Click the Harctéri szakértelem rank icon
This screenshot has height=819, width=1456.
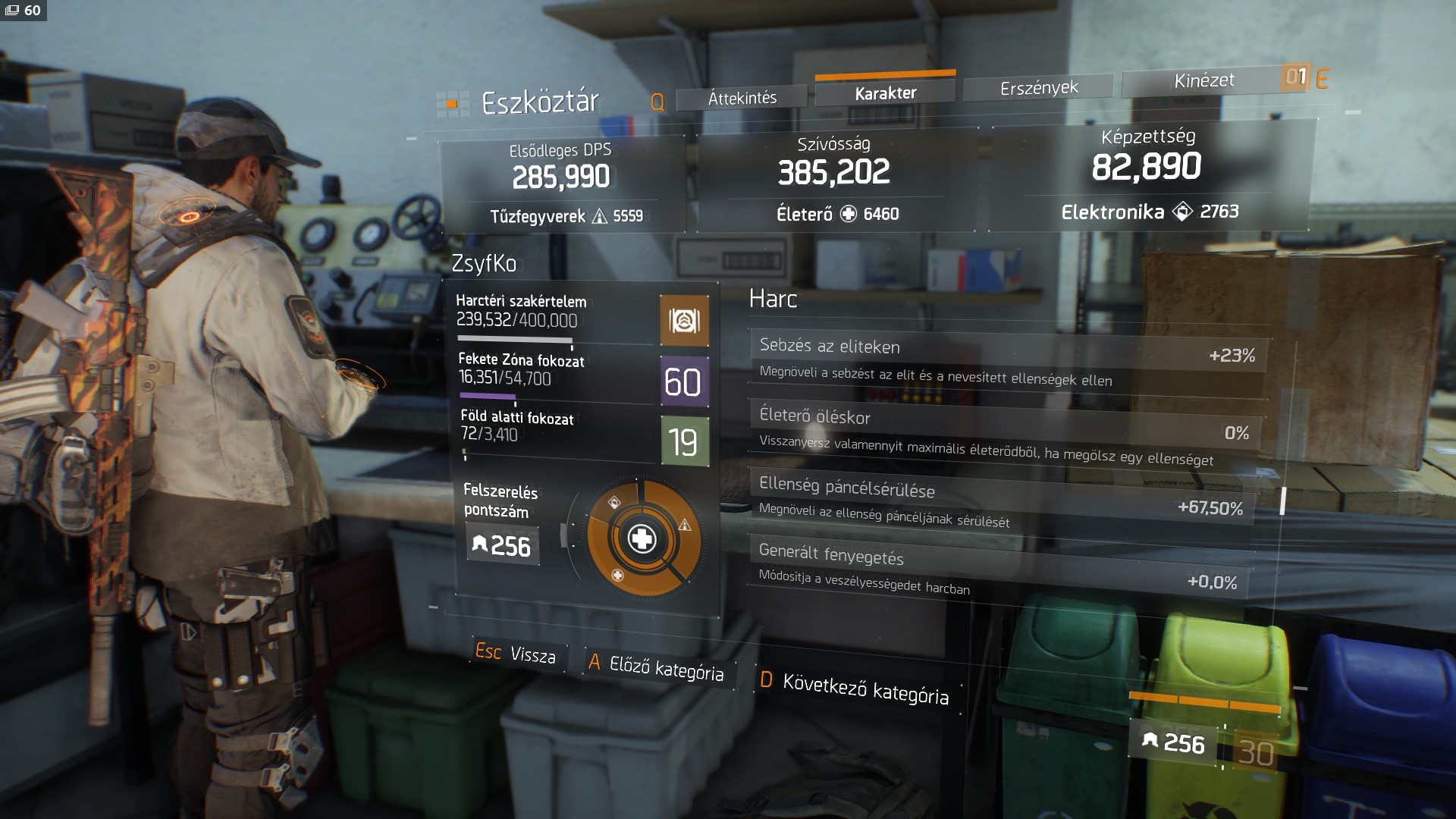click(x=684, y=322)
